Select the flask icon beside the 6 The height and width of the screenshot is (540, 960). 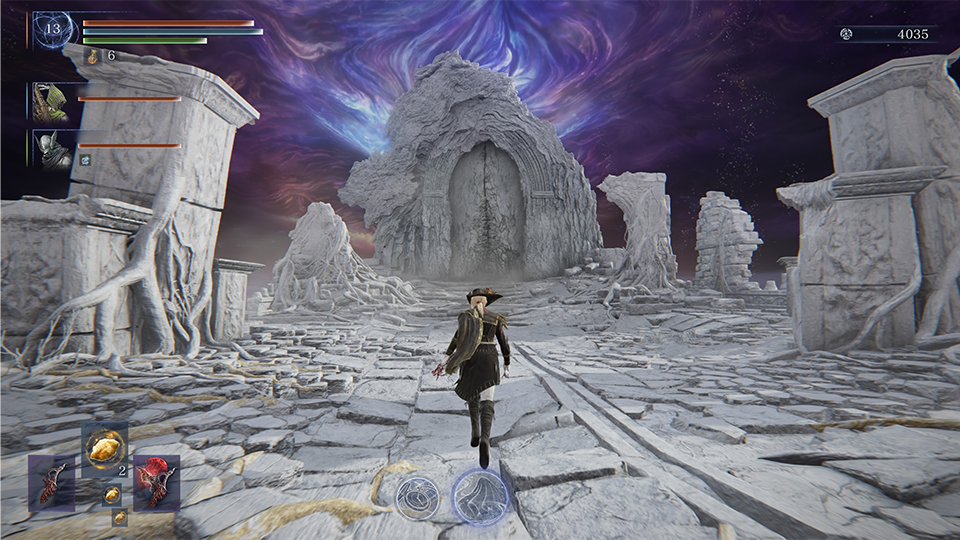pyautogui.click(x=93, y=56)
